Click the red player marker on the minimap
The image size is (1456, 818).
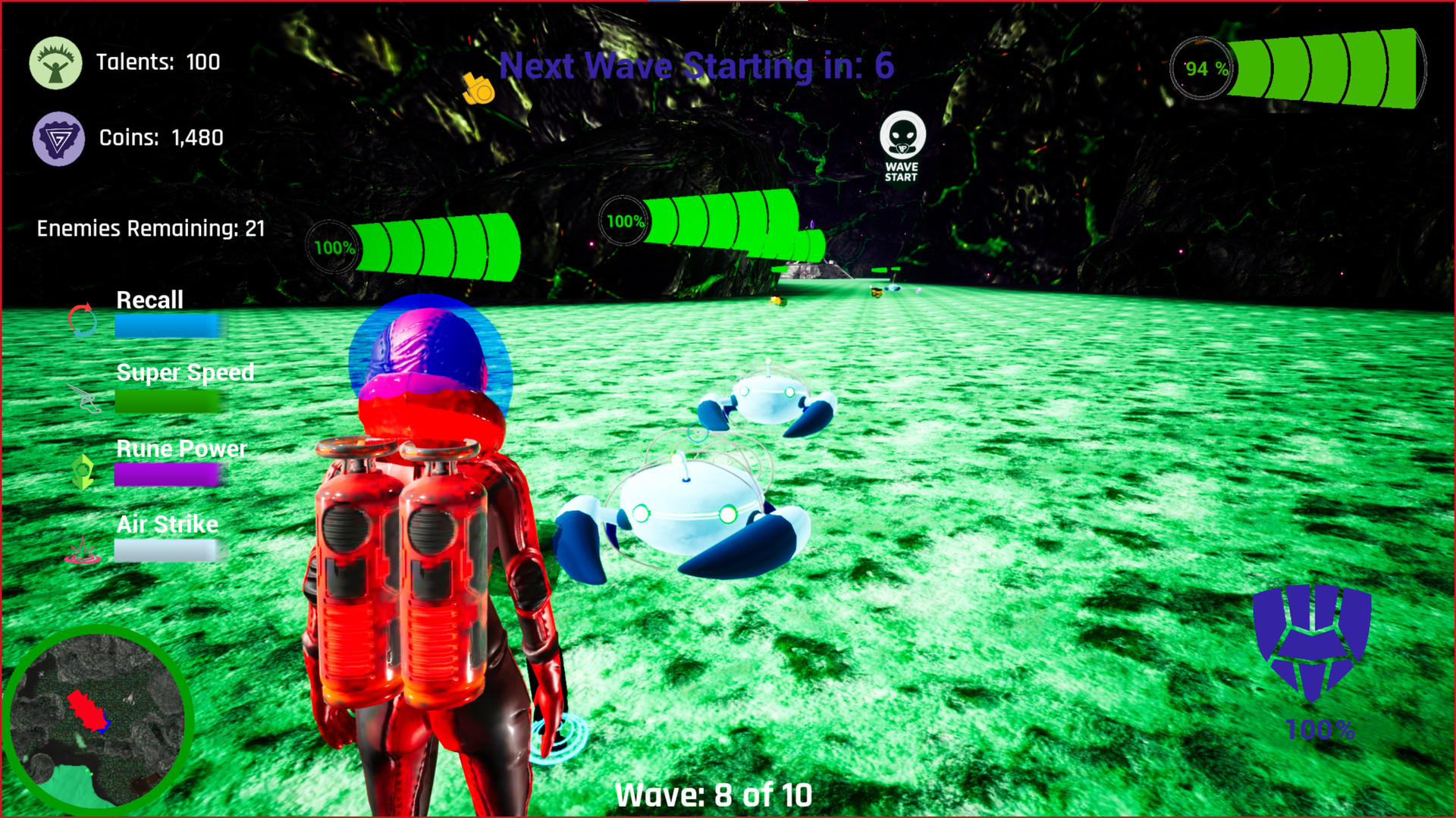tap(86, 711)
